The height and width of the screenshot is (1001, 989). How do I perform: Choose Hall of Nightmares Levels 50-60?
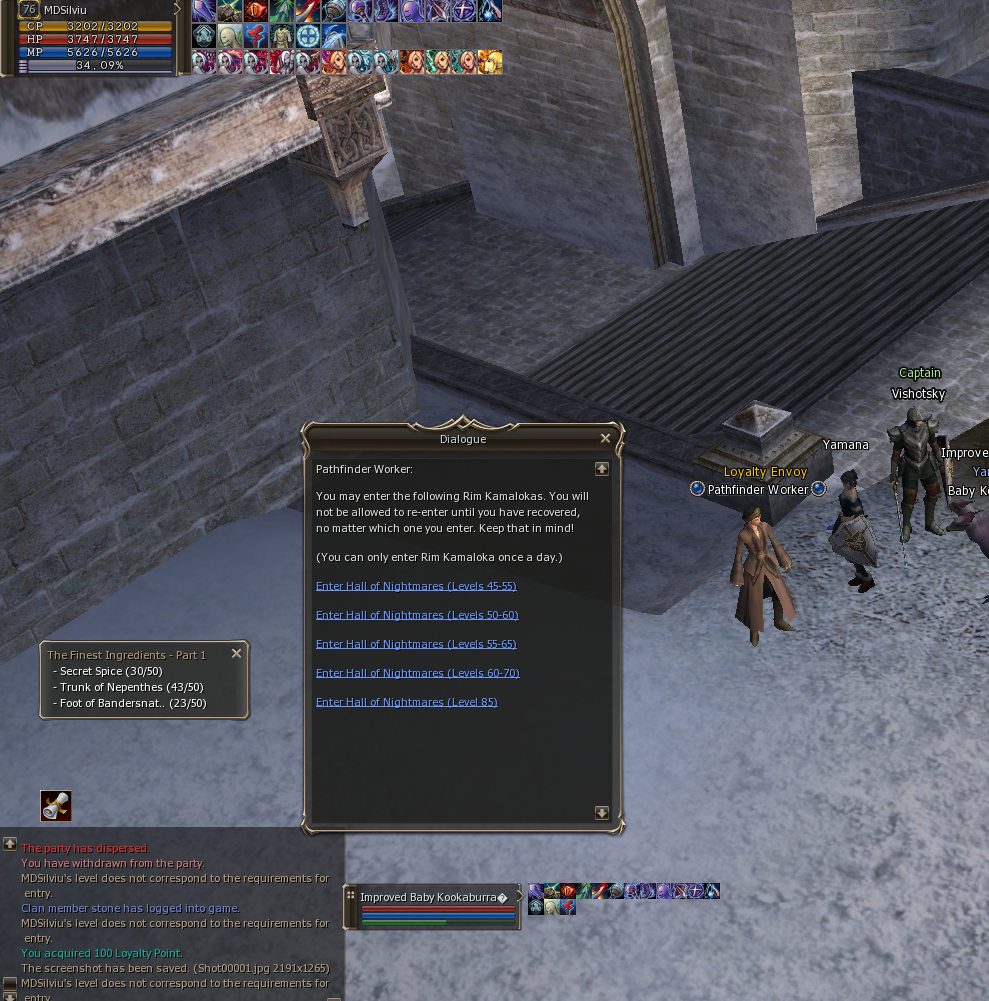point(416,615)
